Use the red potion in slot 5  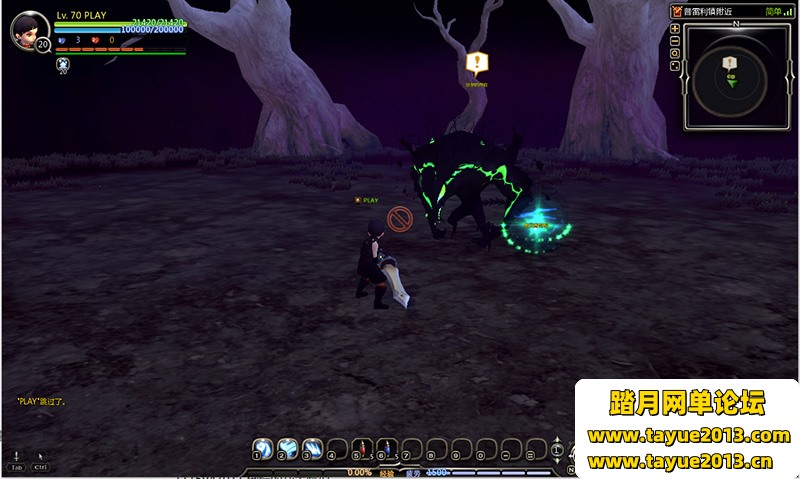click(x=363, y=447)
